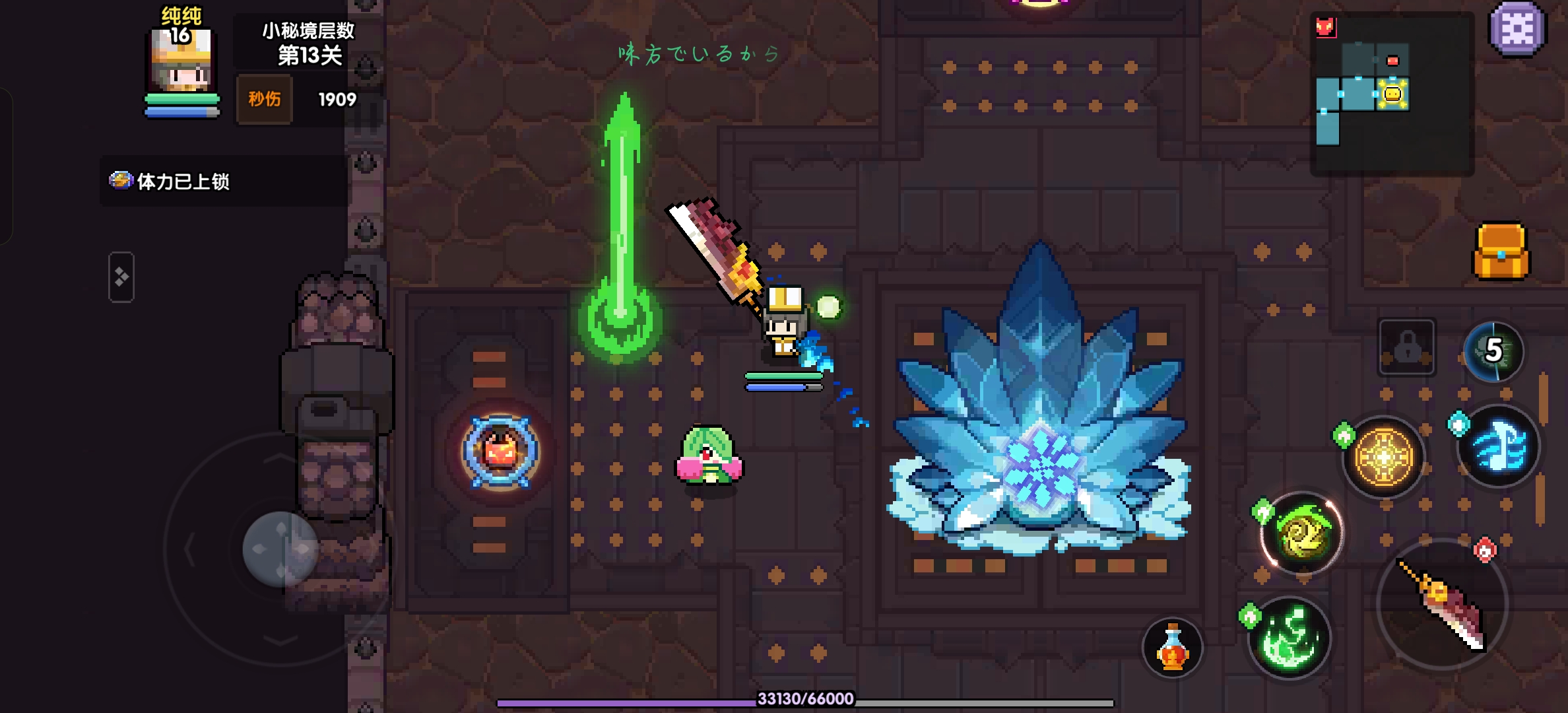Cast the green swirl skill
1568x713 pixels.
1302,533
